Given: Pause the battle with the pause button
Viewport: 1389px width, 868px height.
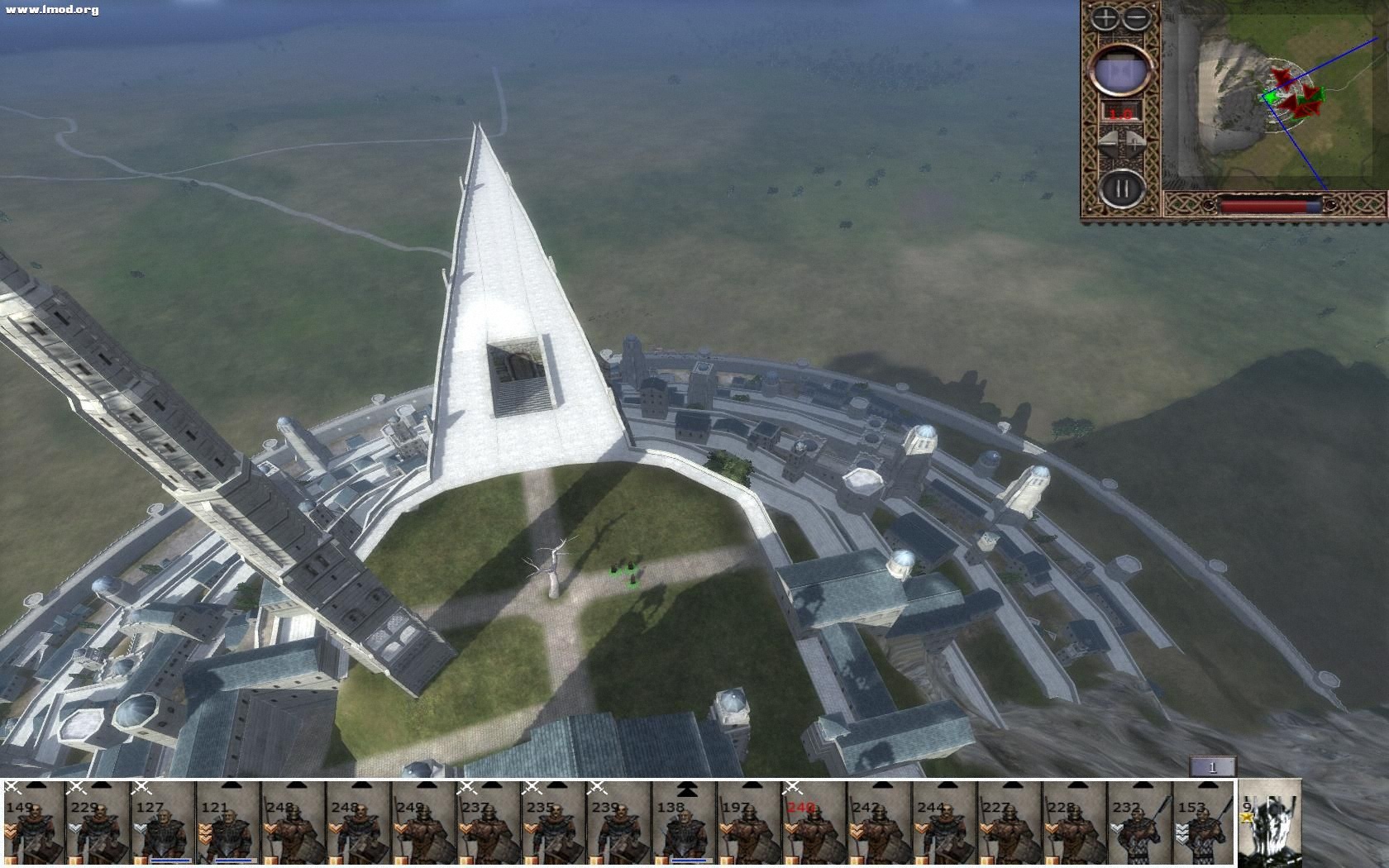Looking at the screenshot, I should pyautogui.click(x=1121, y=189).
